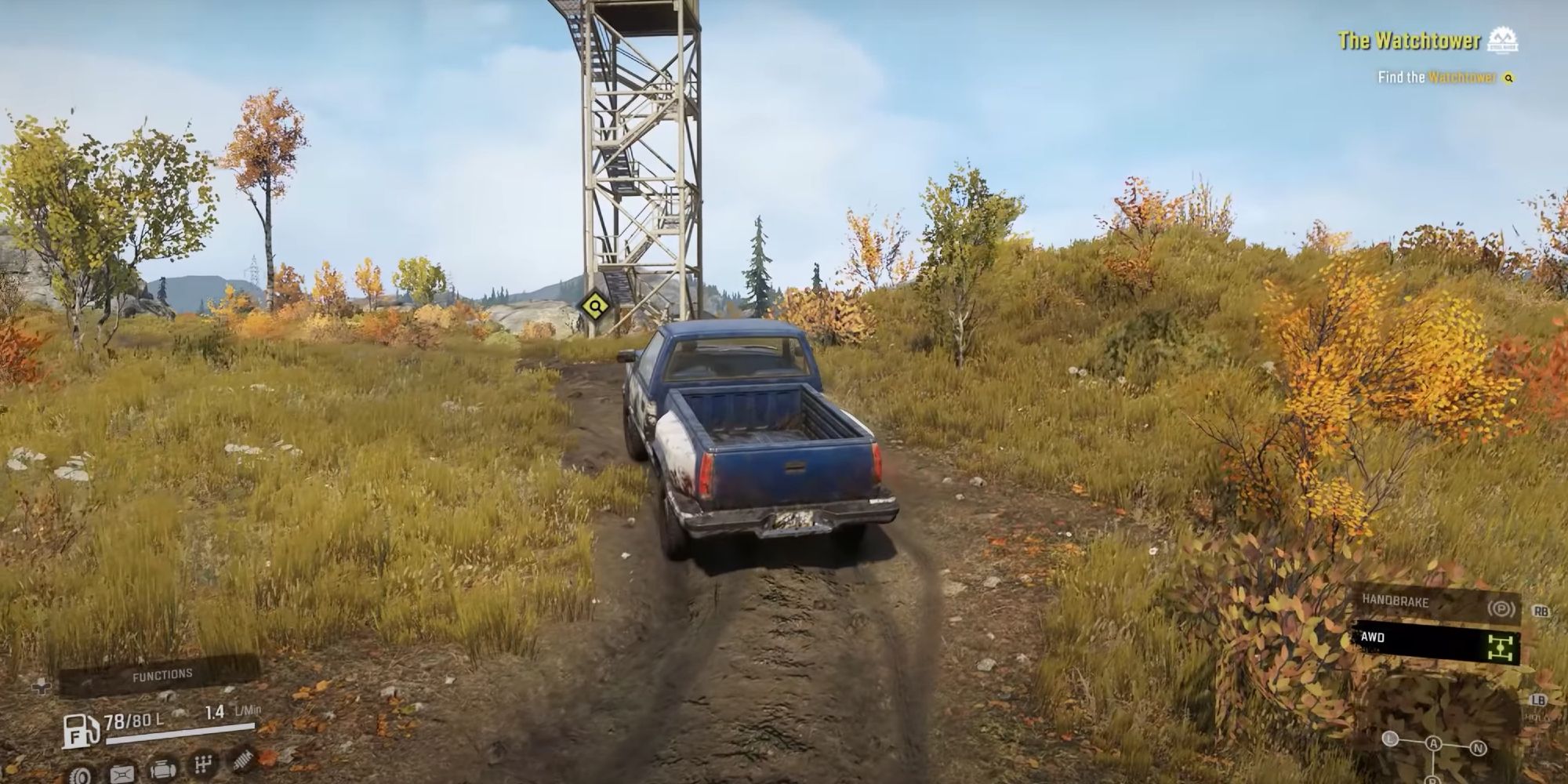Viewport: 1568px width, 784px height.
Task: Select The Watchtower mission title
Action: click(x=1408, y=41)
